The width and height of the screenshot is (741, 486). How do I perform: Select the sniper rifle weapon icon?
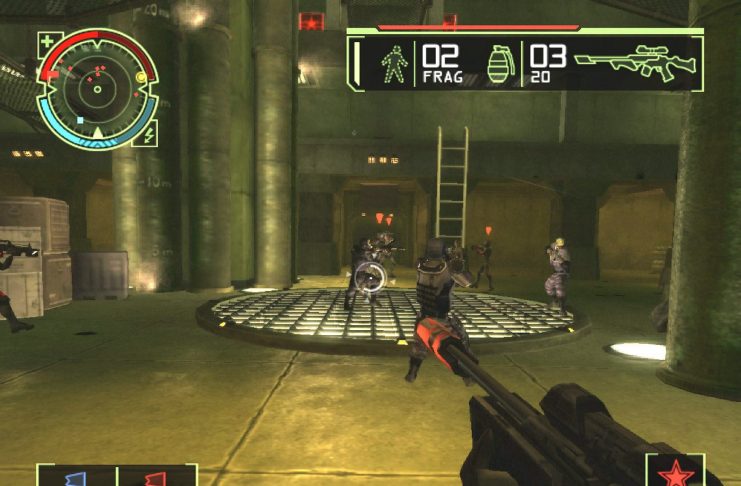pyautogui.click(x=630, y=62)
